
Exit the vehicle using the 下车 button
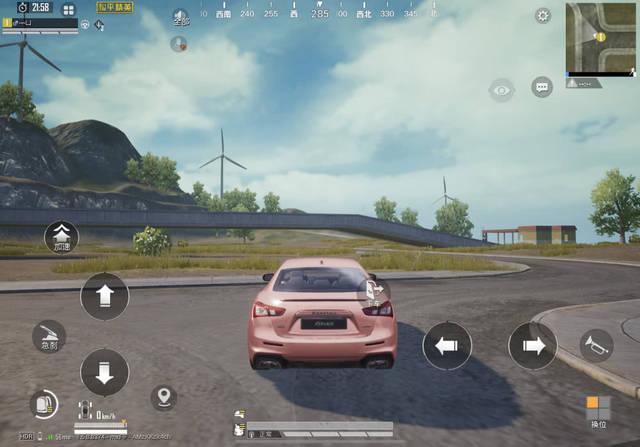[x=374, y=292]
